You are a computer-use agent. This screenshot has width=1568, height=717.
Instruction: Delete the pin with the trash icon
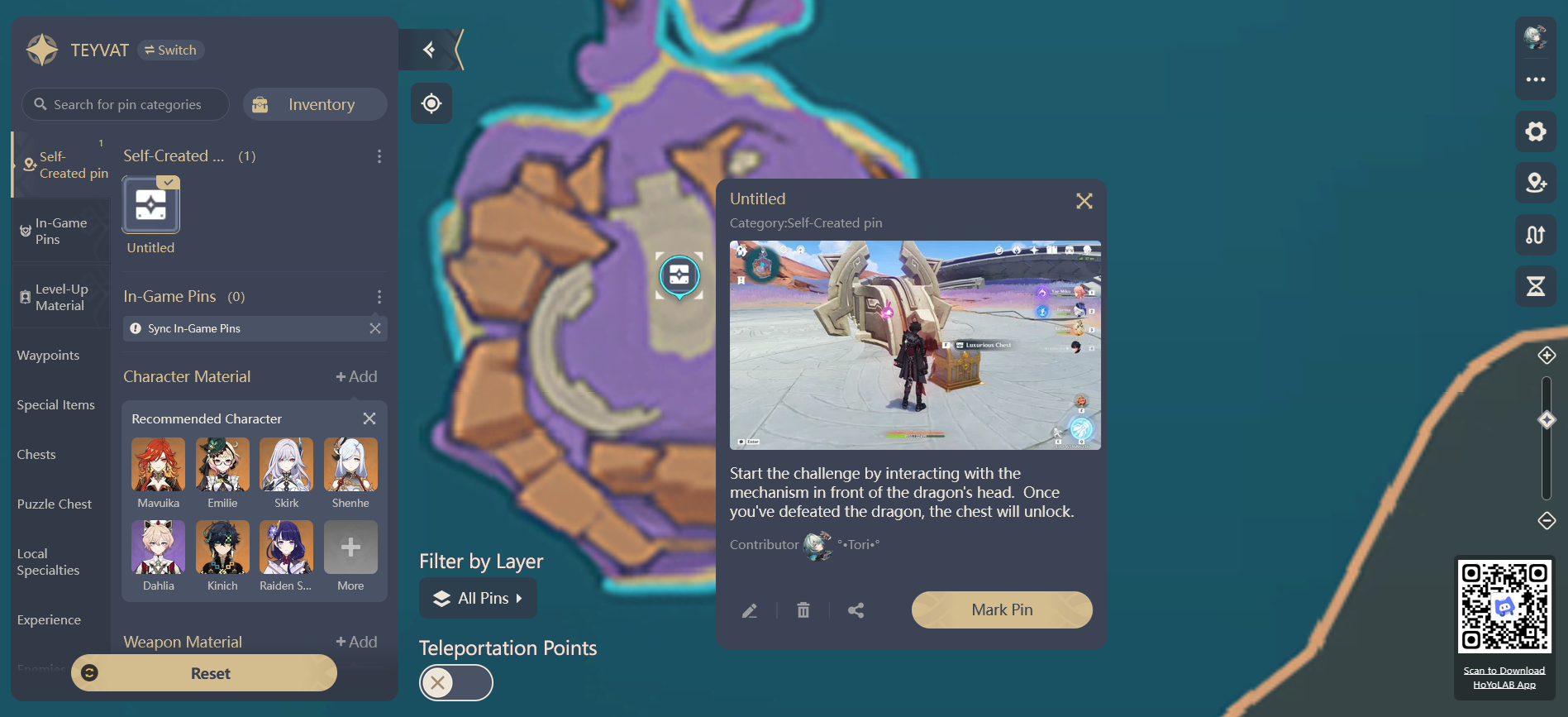click(803, 609)
